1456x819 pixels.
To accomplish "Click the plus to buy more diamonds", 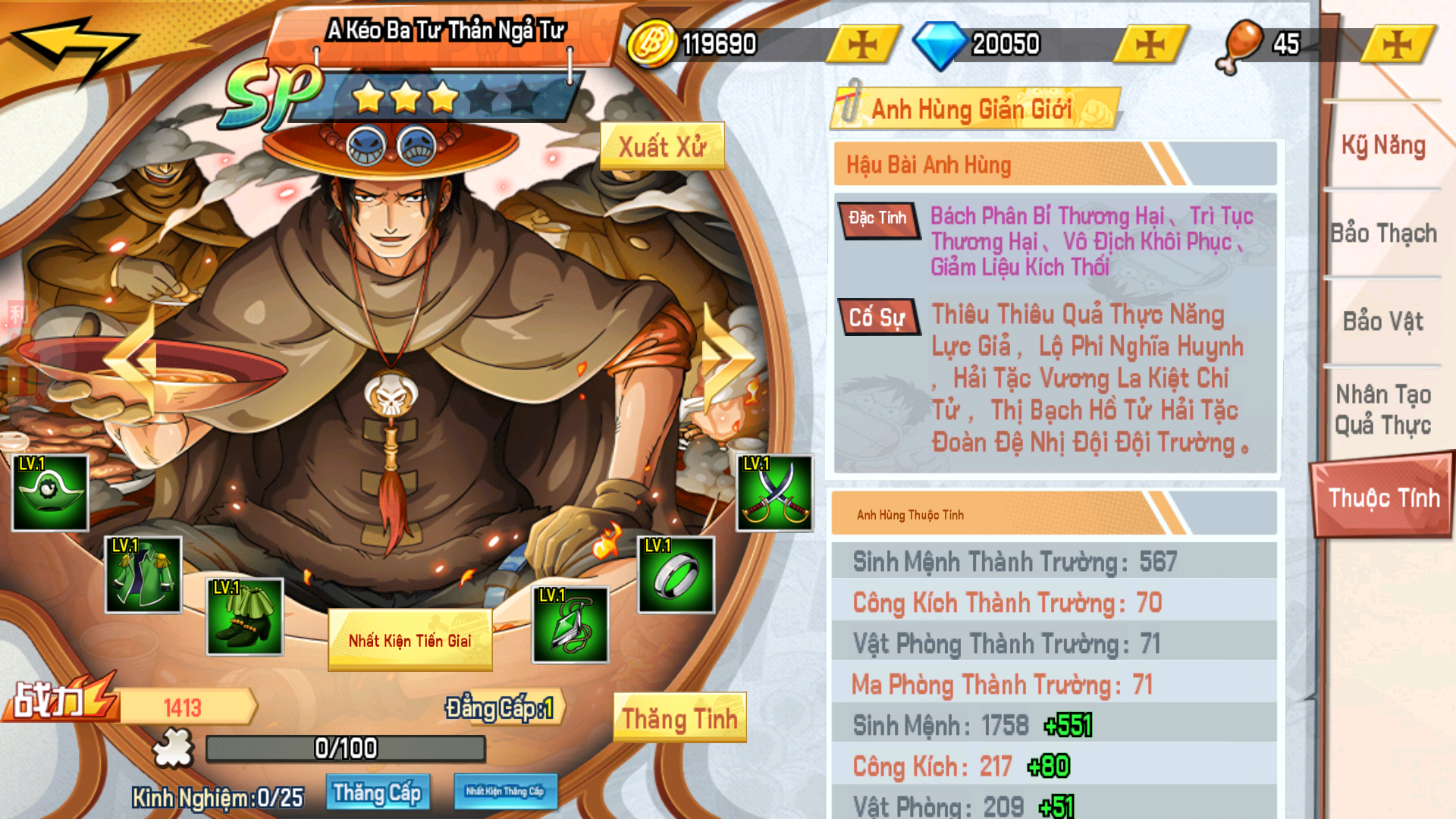I will (1149, 43).
